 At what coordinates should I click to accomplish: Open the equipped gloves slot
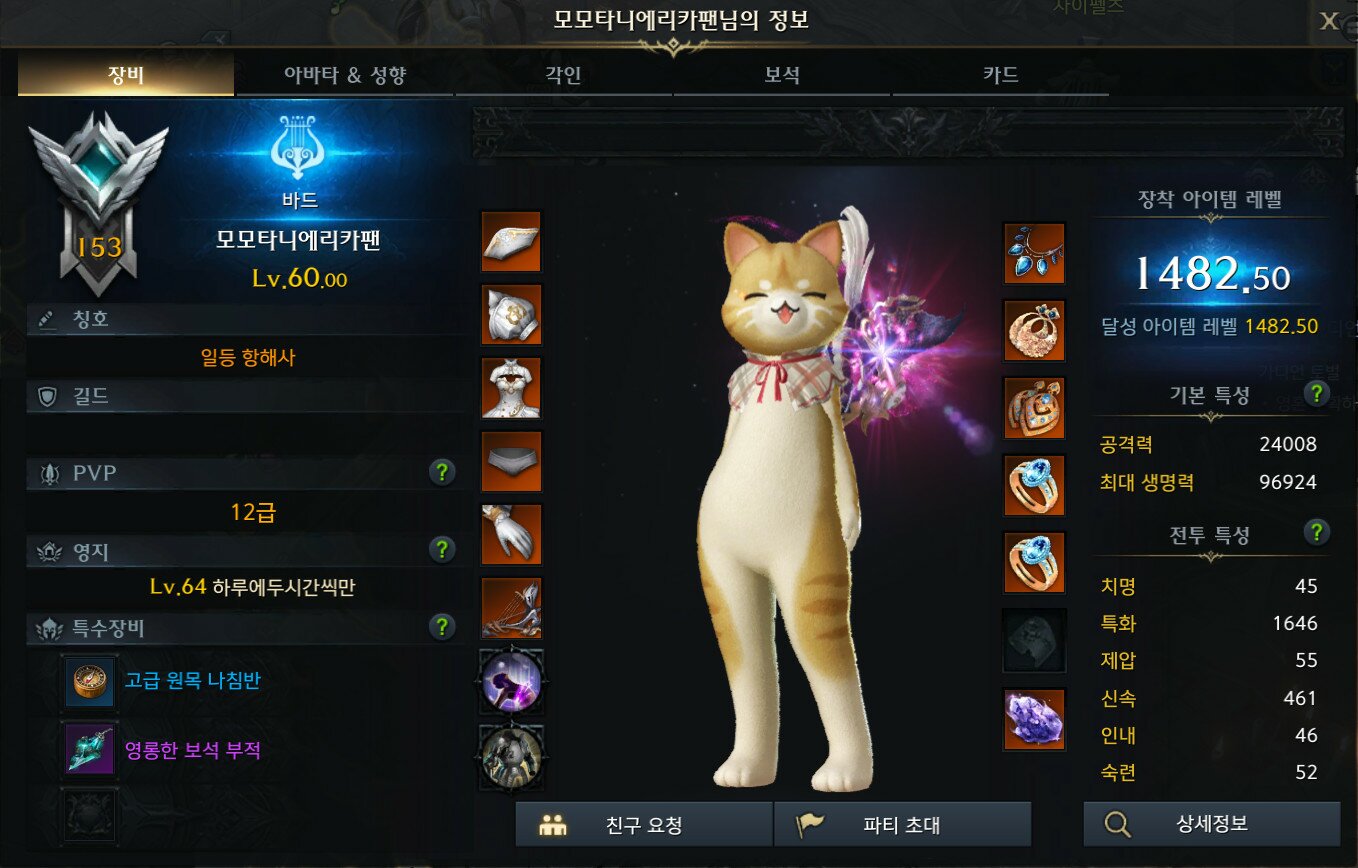click(511, 535)
